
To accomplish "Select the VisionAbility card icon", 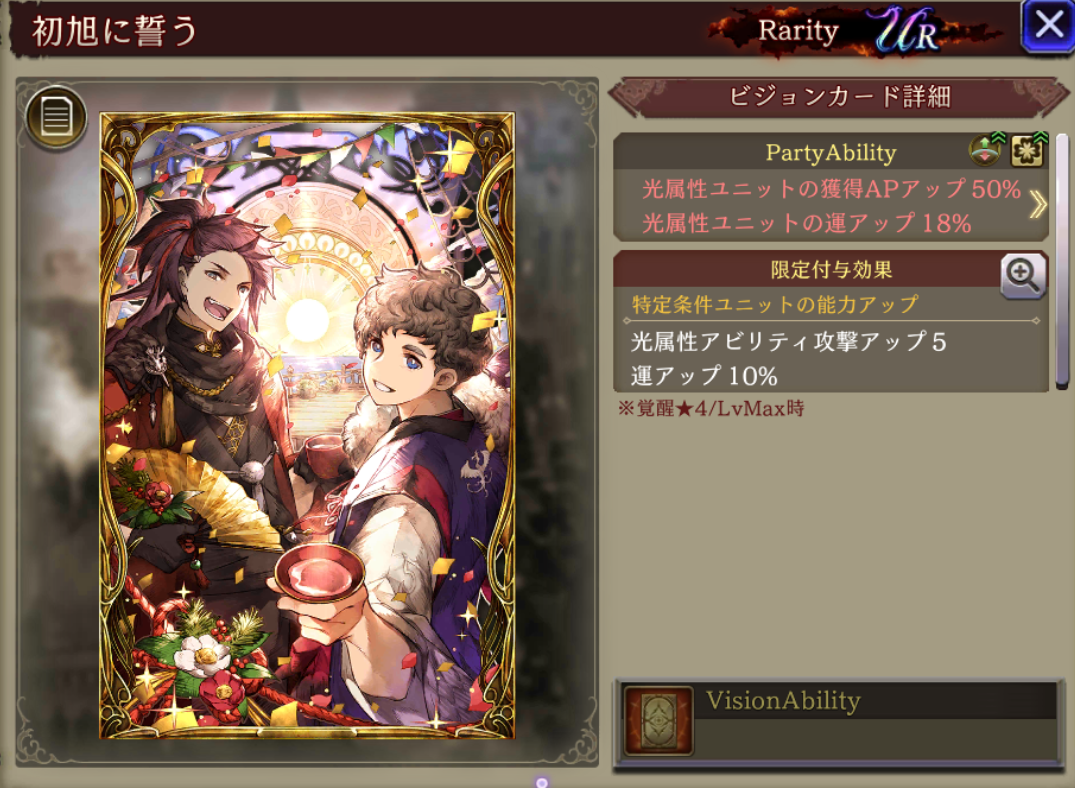I will 659,720.
